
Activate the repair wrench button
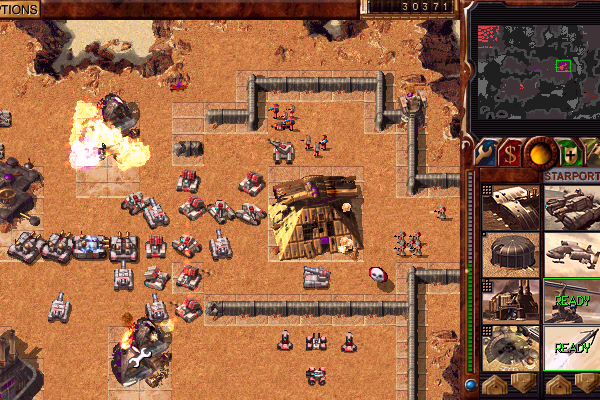(x=483, y=153)
